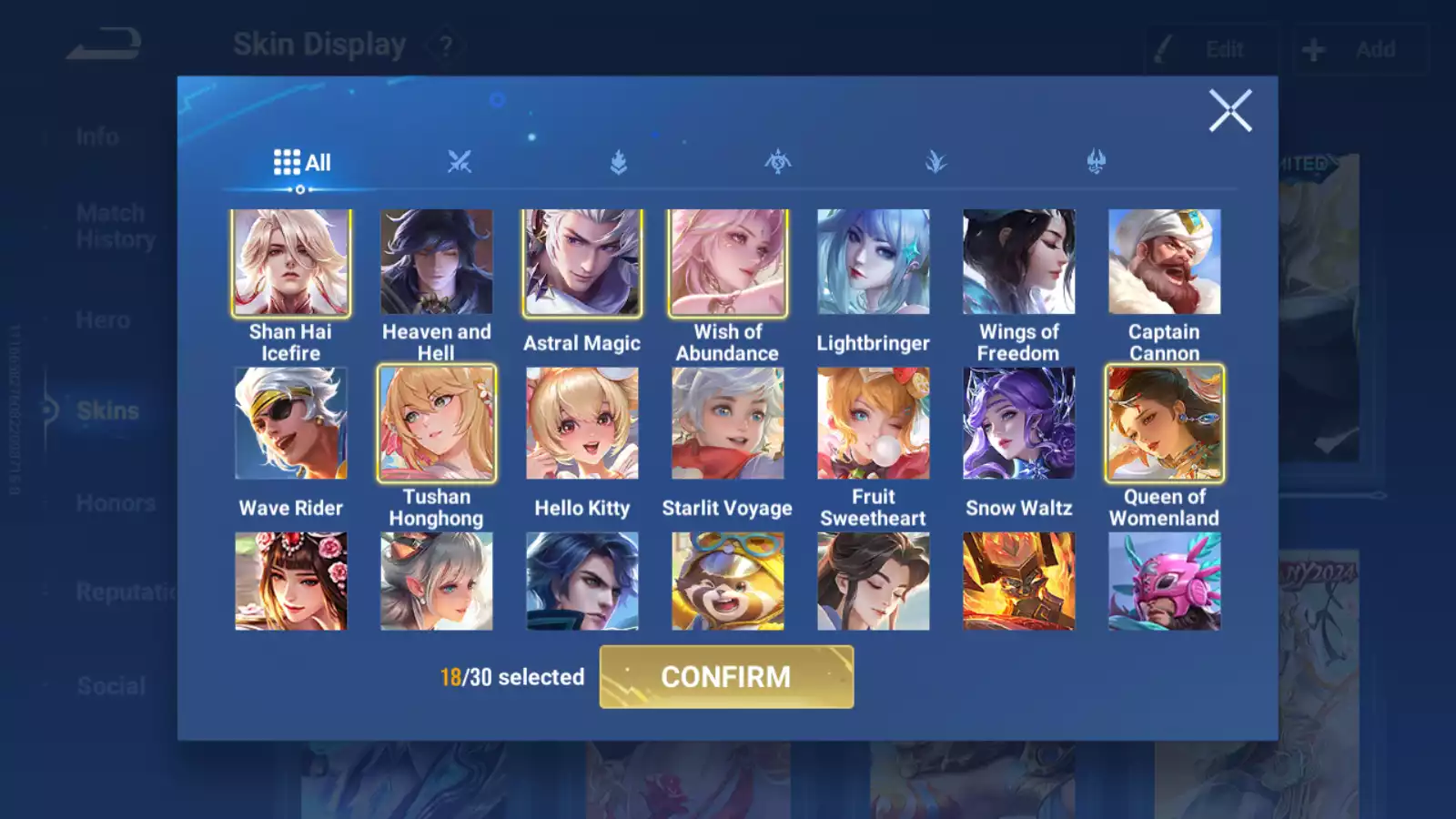Viewport: 1456px width, 819px height.
Task: Select the Shan Hai Icefire skin
Action: tap(290, 262)
